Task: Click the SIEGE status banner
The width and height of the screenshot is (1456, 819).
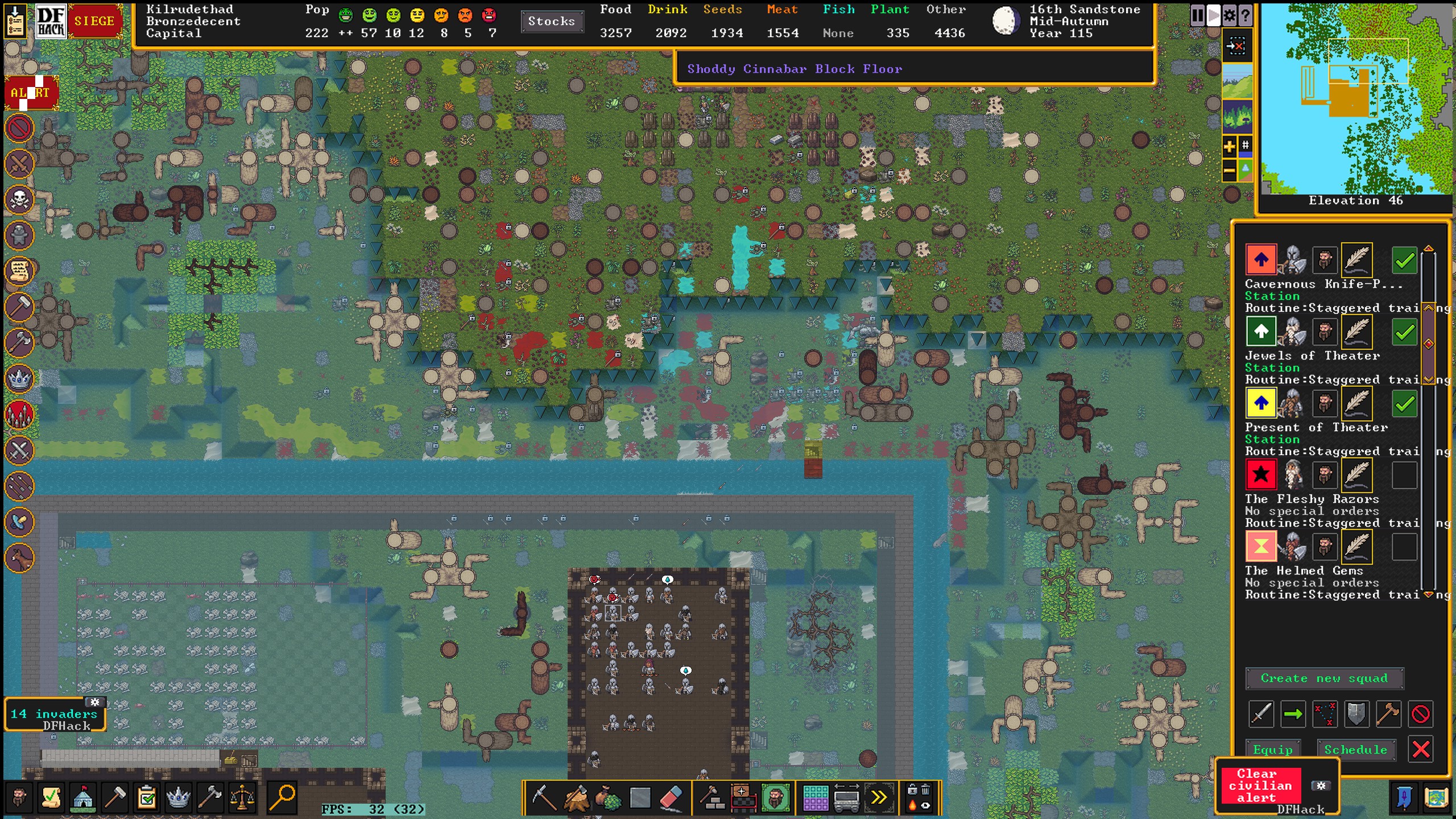Action: point(94,22)
